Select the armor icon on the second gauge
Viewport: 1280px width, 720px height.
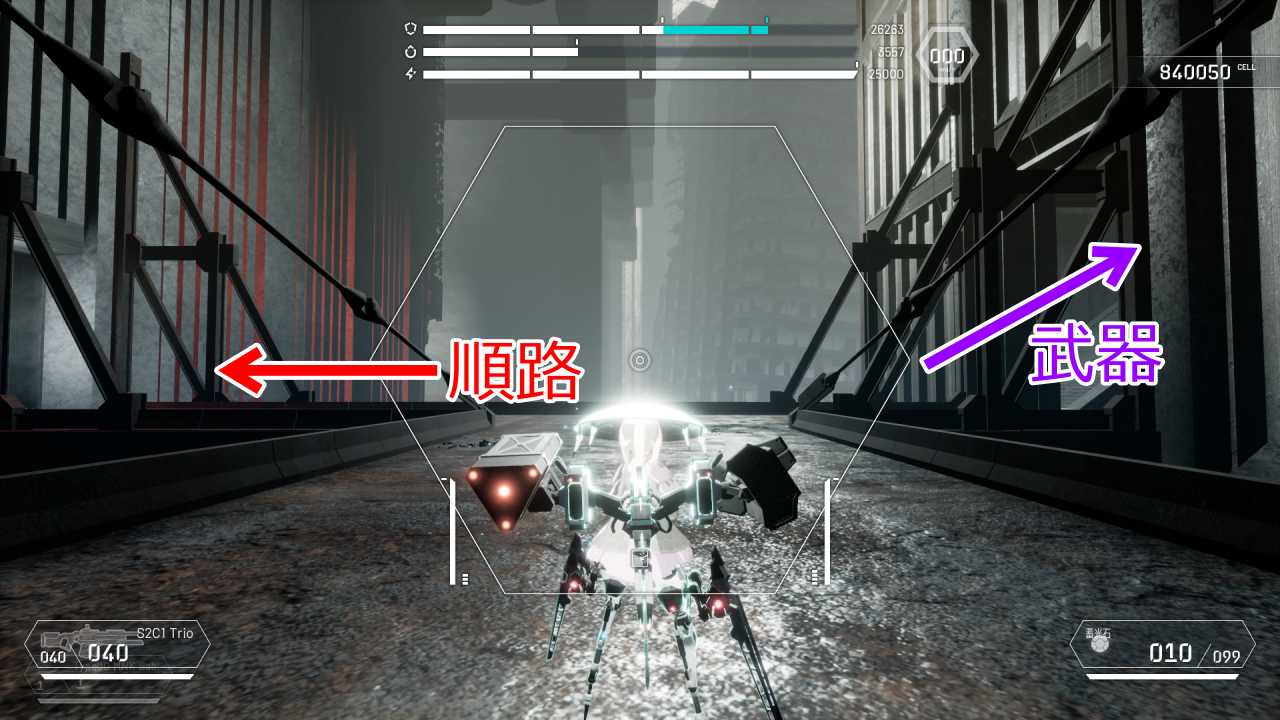pyautogui.click(x=411, y=52)
